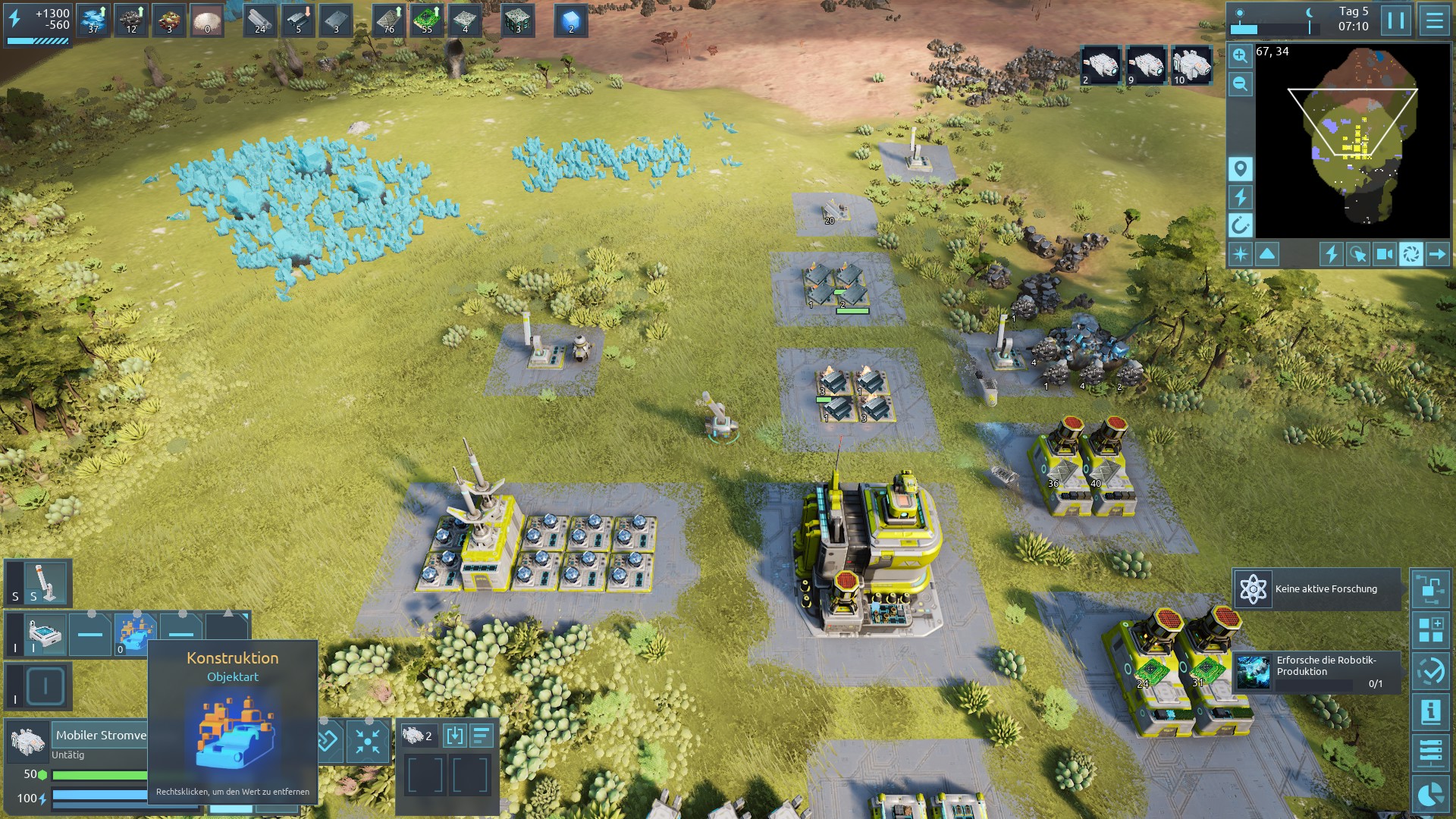Click the Mobiler Stromverteiler unit portrait
The width and height of the screenshot is (1456, 819).
[x=29, y=741]
